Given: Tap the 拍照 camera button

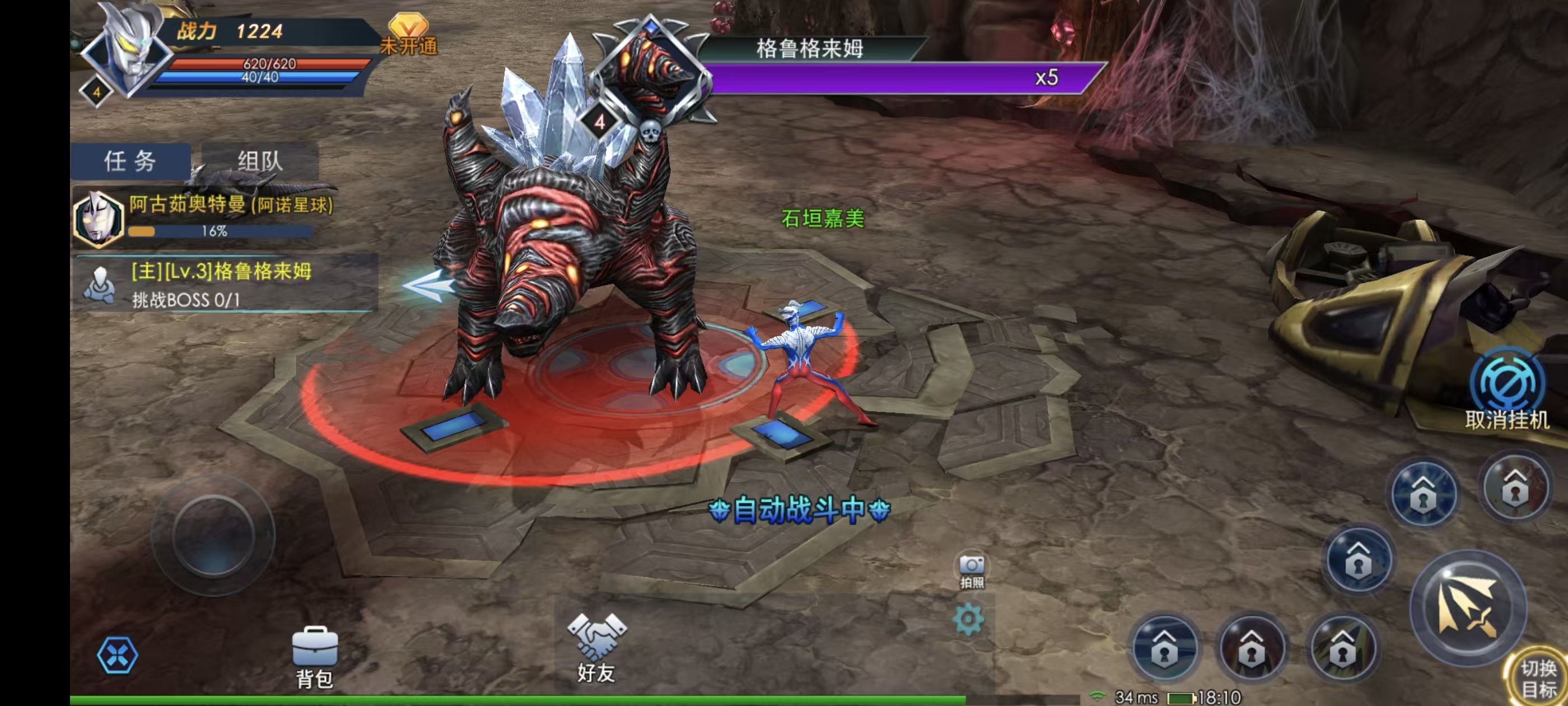Looking at the screenshot, I should (x=972, y=572).
